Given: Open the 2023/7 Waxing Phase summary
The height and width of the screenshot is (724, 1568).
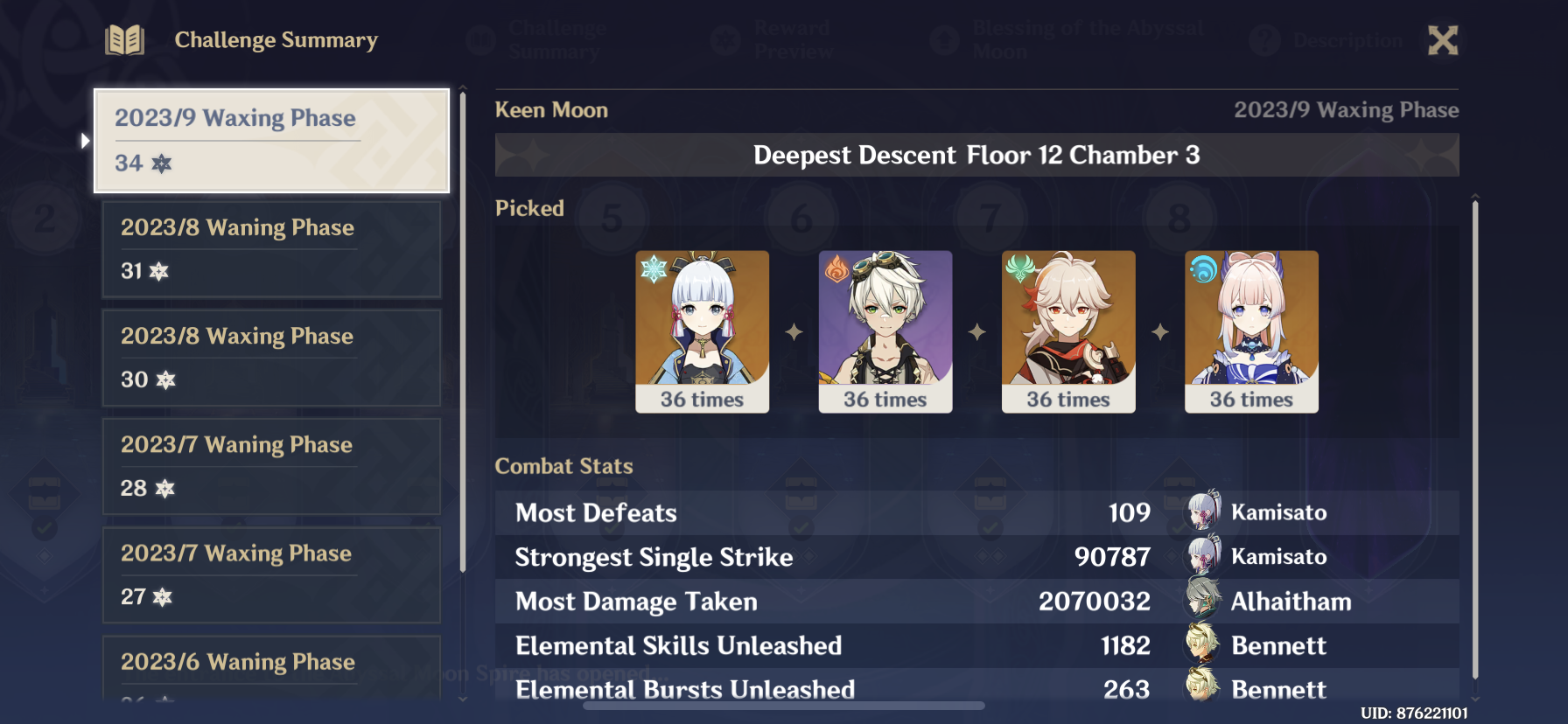Looking at the screenshot, I should coord(271,574).
